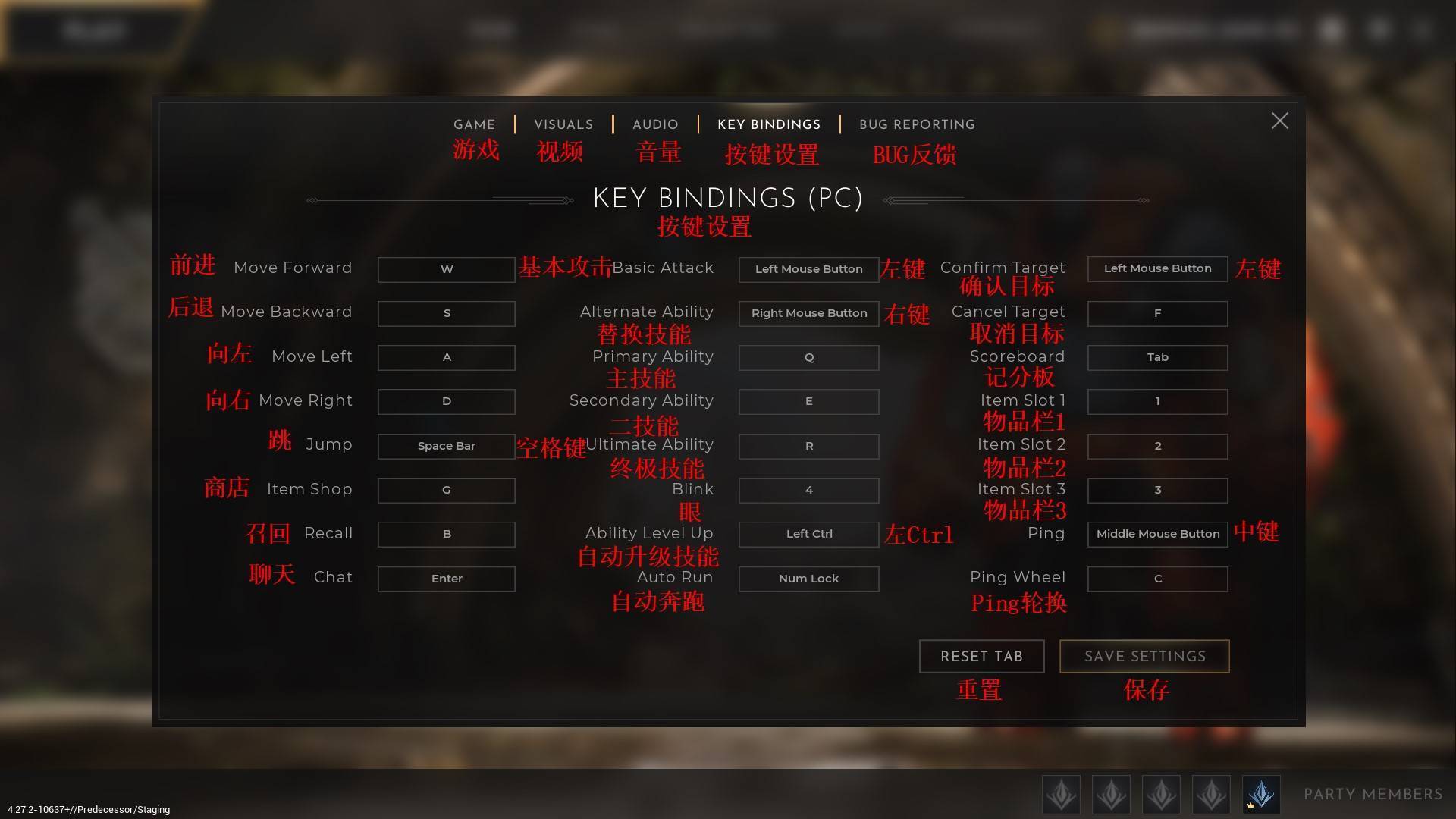The height and width of the screenshot is (819, 1456).
Task: Select the second party member slot
Action: (x=1111, y=794)
